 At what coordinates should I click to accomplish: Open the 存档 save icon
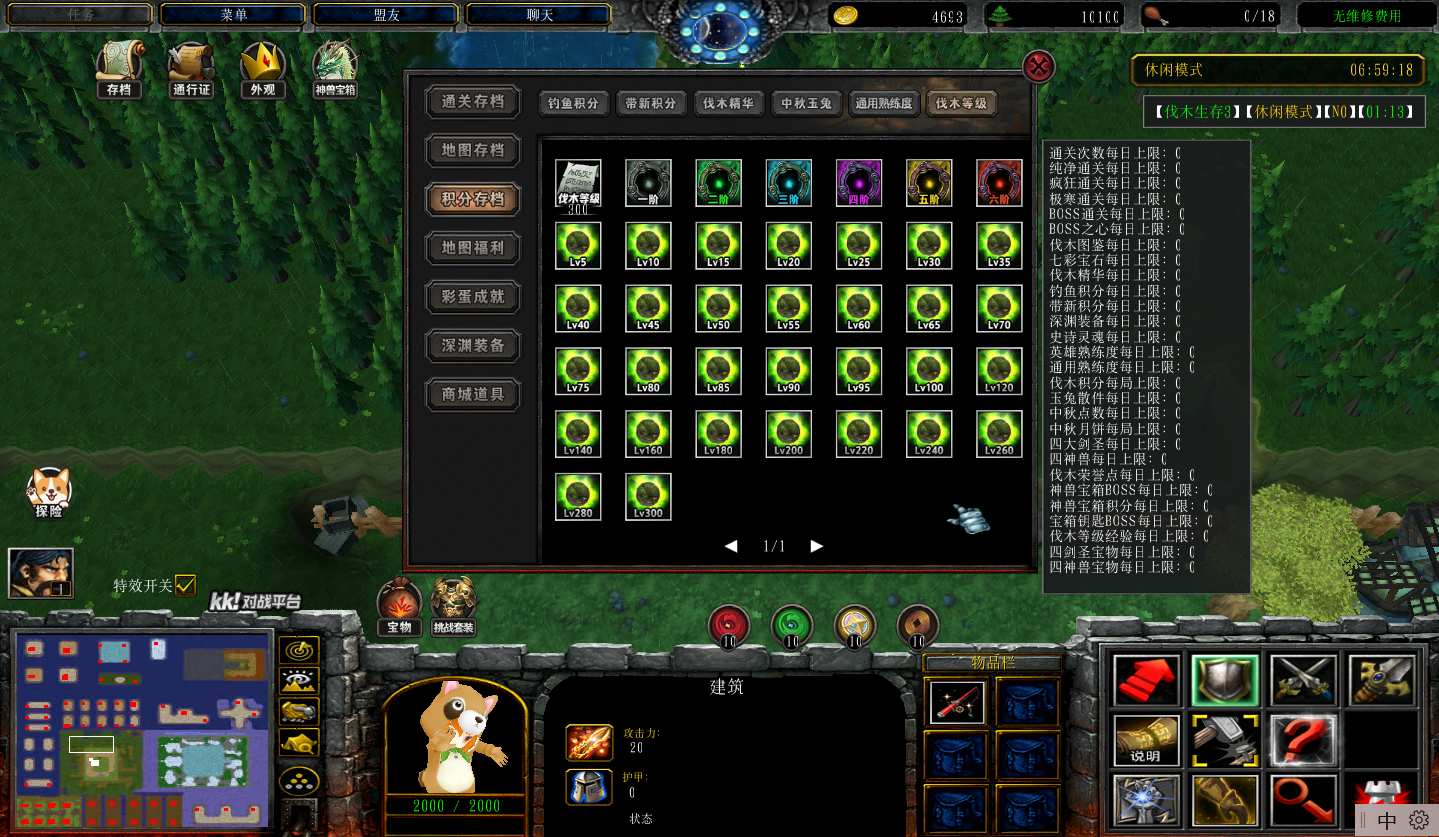coord(118,70)
